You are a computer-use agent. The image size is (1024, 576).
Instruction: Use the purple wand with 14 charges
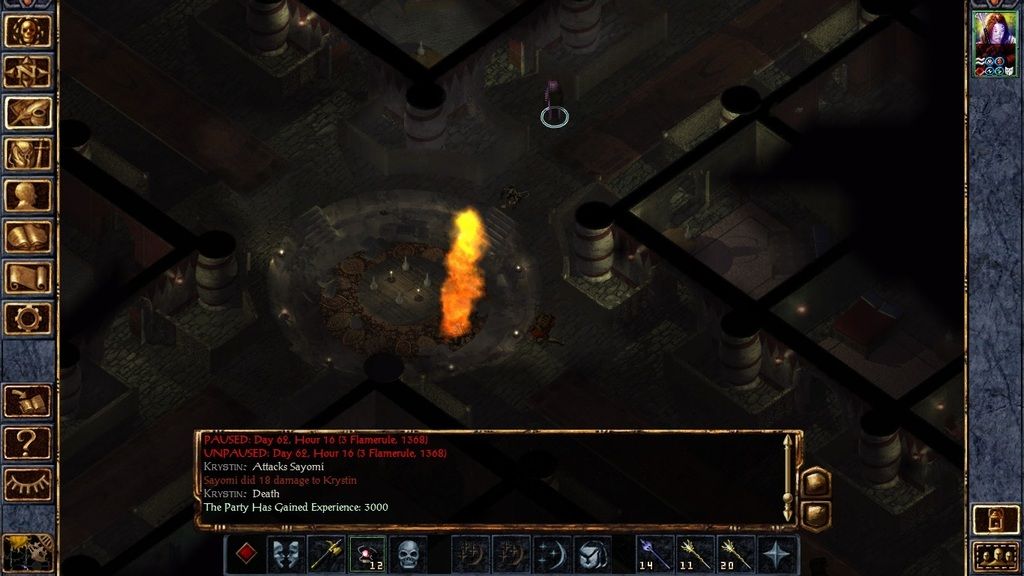654,554
